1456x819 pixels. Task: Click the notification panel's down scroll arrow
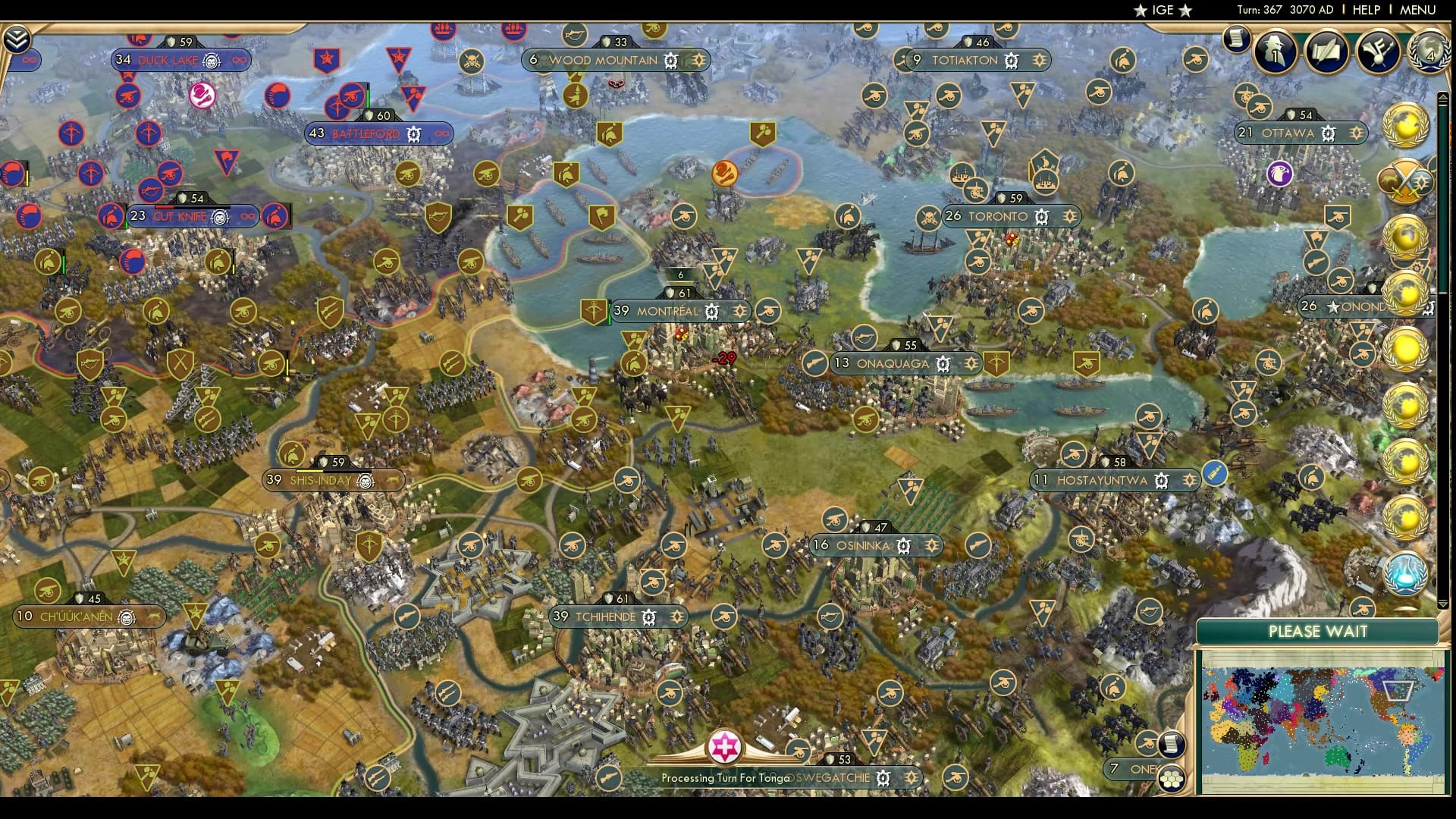click(1444, 603)
